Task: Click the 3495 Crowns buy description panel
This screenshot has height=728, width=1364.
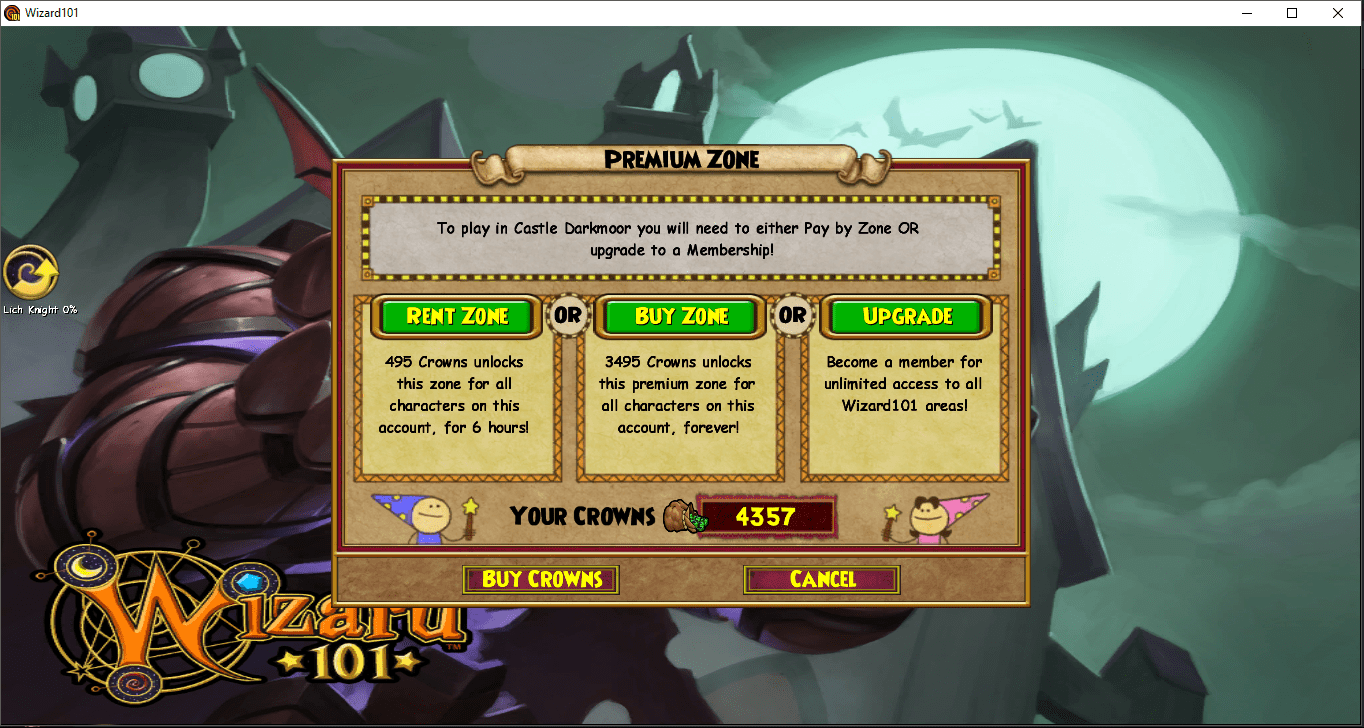Action: click(x=681, y=400)
